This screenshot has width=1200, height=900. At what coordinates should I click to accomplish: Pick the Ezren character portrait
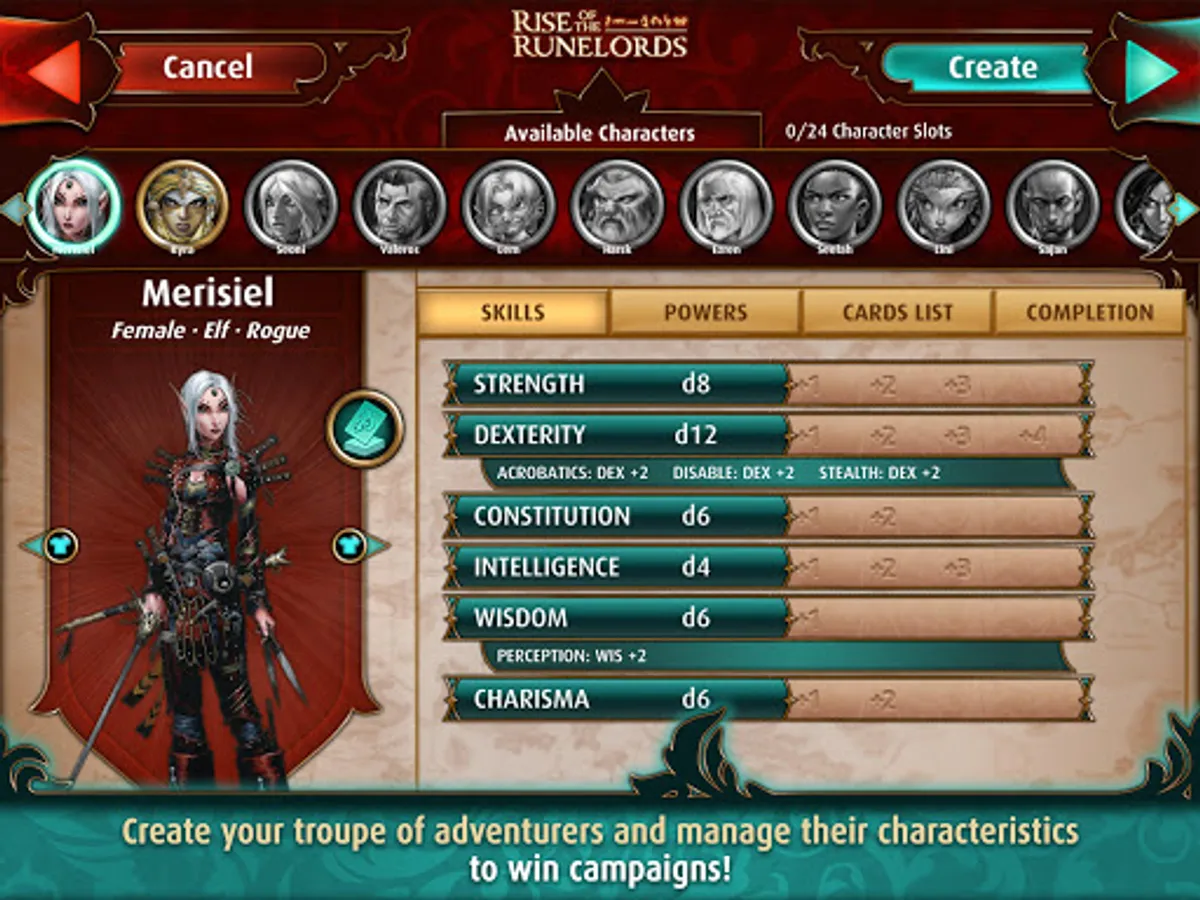click(x=726, y=207)
